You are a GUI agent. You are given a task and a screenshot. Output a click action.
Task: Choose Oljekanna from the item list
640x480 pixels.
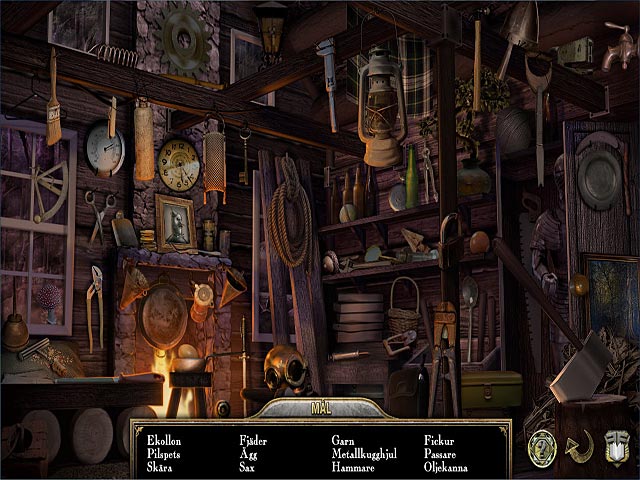click(446, 467)
